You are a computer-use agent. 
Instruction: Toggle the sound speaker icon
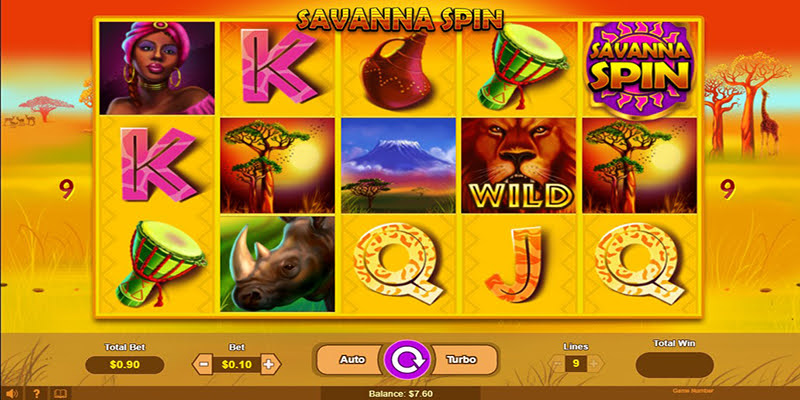pyautogui.click(x=12, y=393)
